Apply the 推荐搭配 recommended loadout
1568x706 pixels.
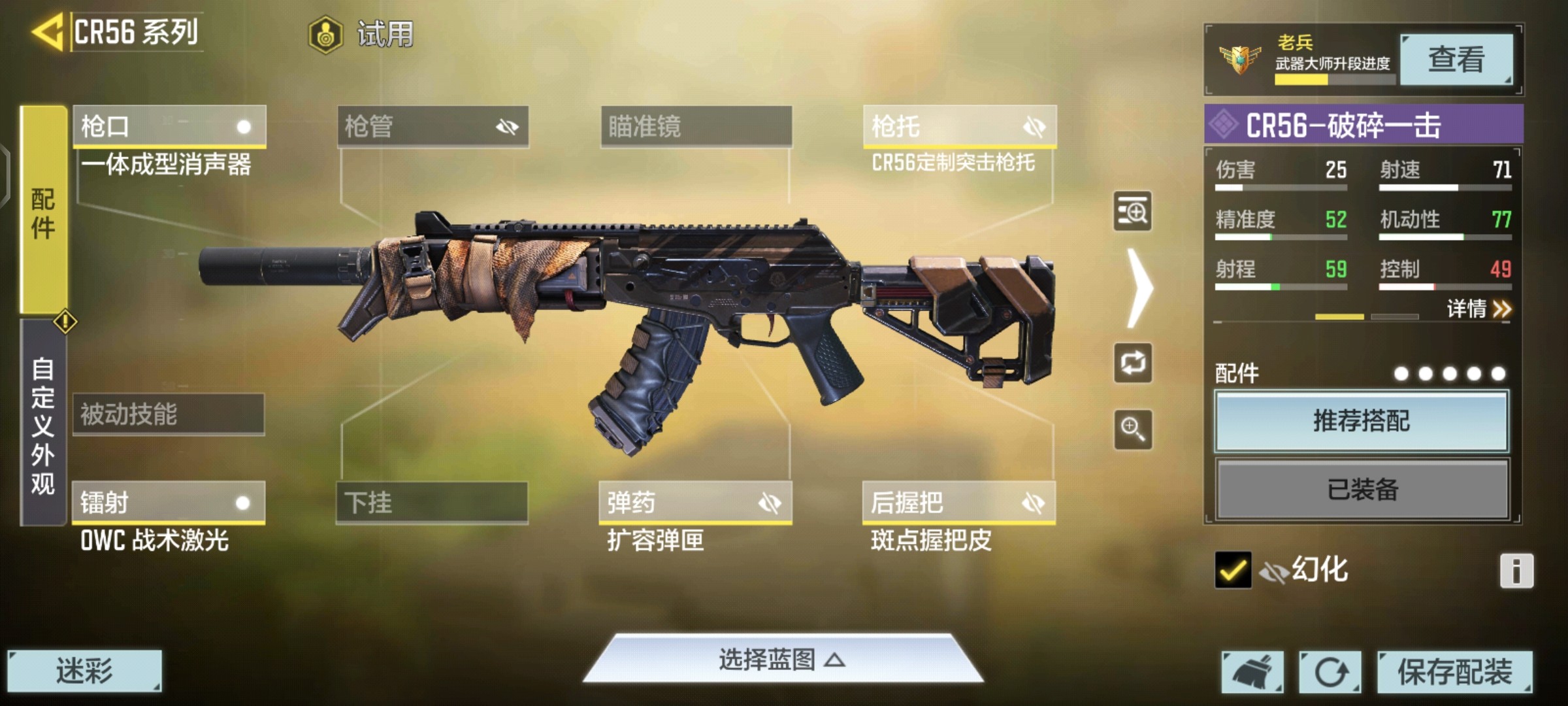coord(1362,421)
